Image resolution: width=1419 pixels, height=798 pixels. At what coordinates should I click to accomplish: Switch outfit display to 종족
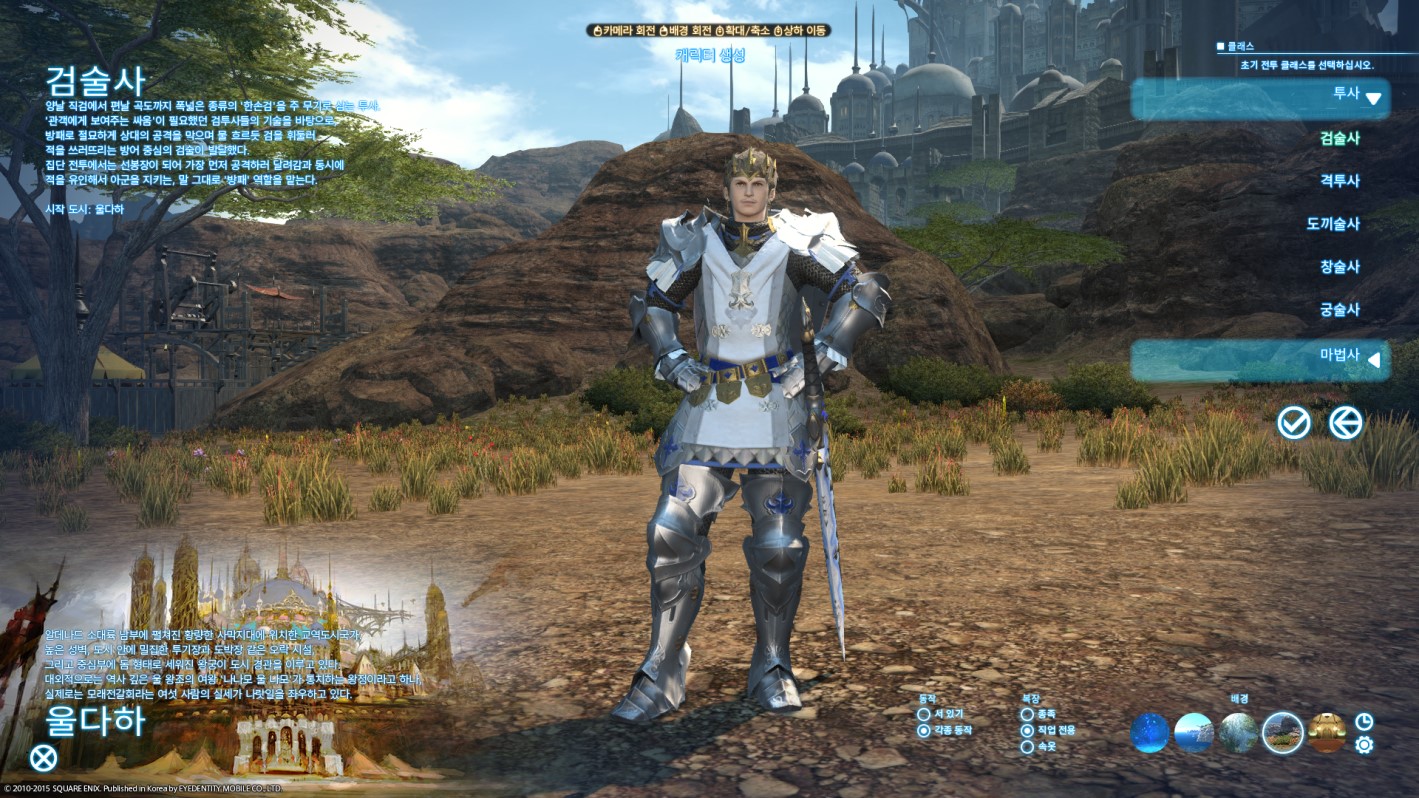[1027, 714]
